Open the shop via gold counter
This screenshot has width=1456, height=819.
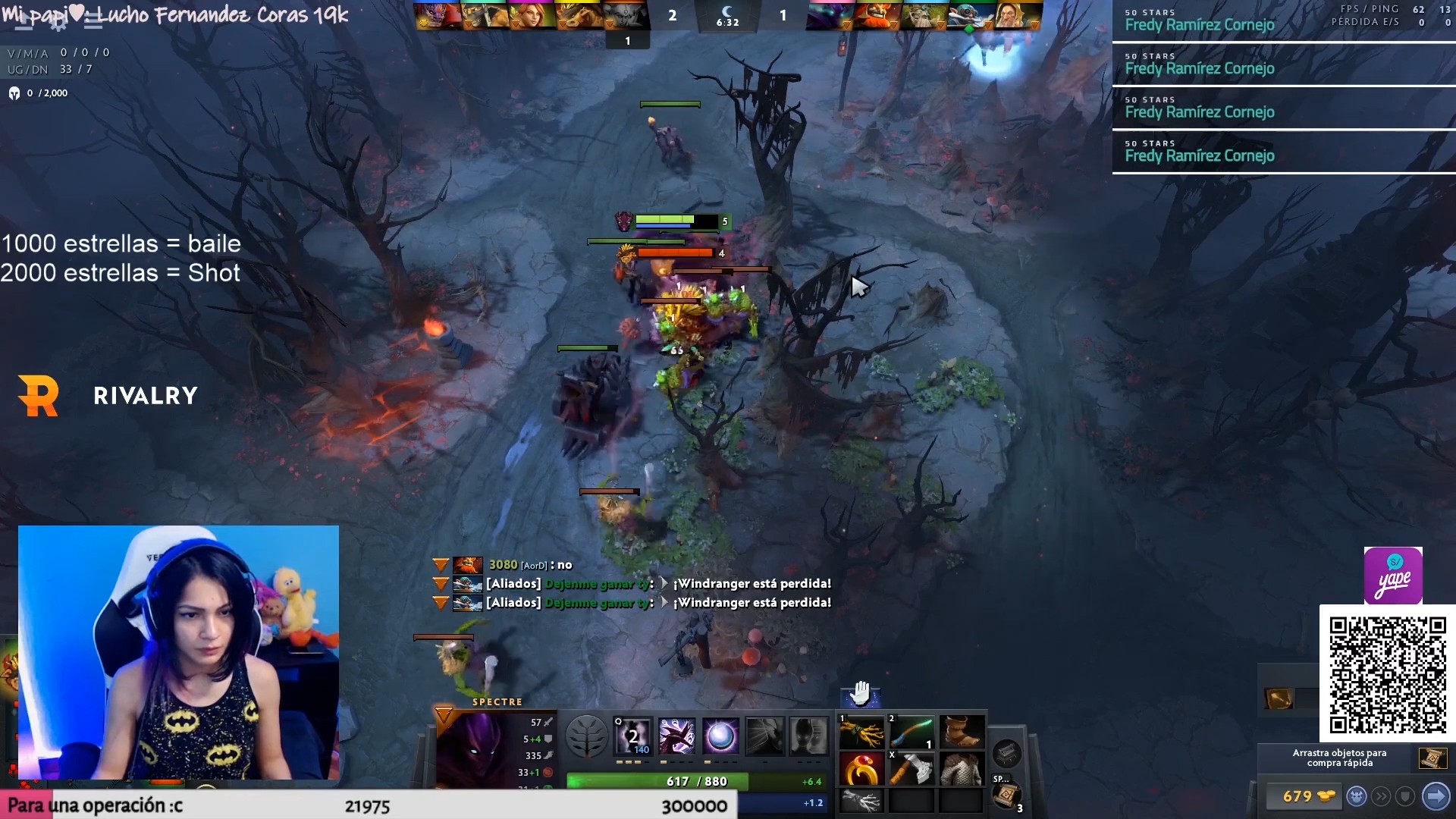pyautogui.click(x=1301, y=796)
